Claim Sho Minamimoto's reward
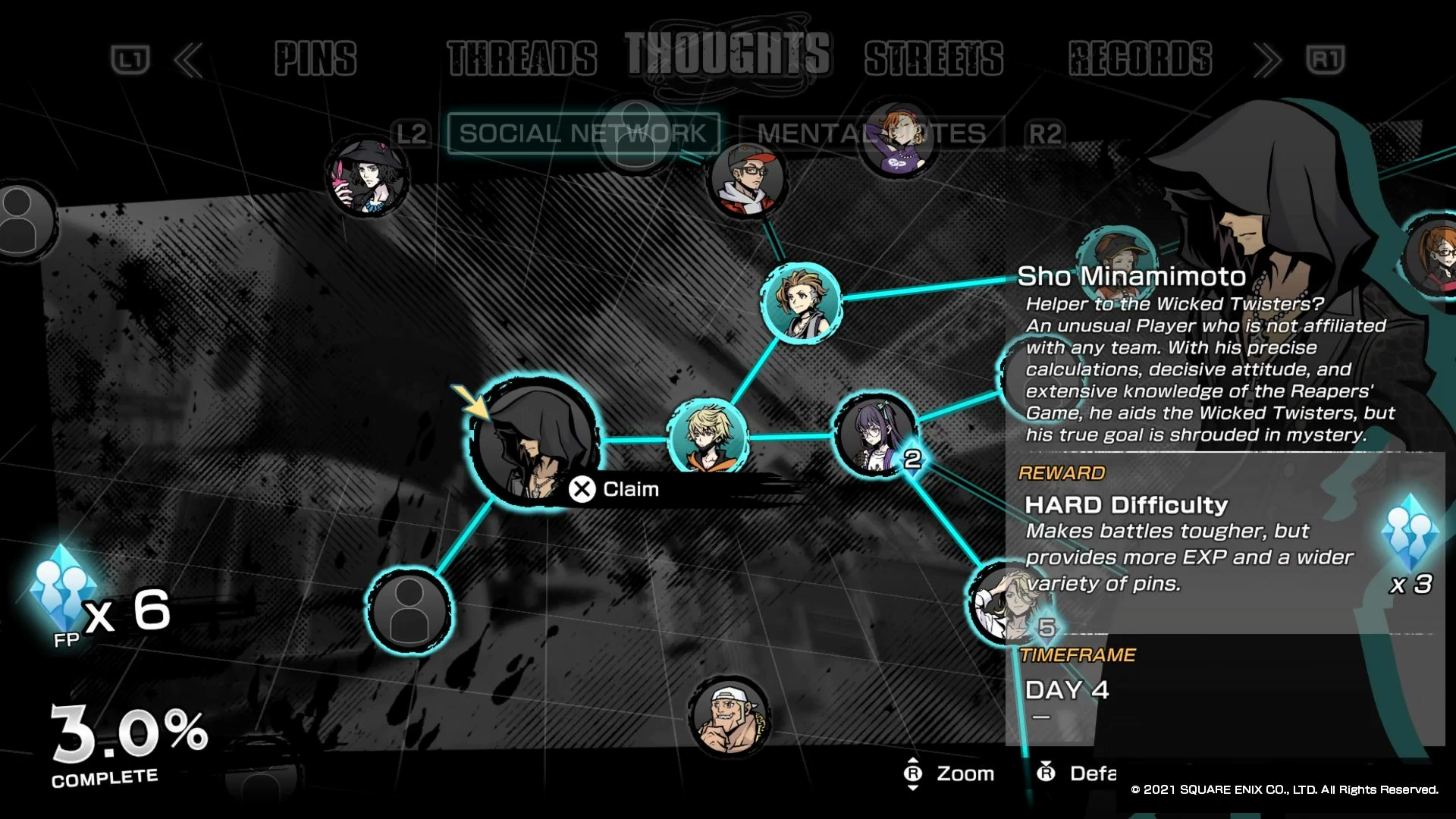1456x819 pixels. (x=615, y=489)
